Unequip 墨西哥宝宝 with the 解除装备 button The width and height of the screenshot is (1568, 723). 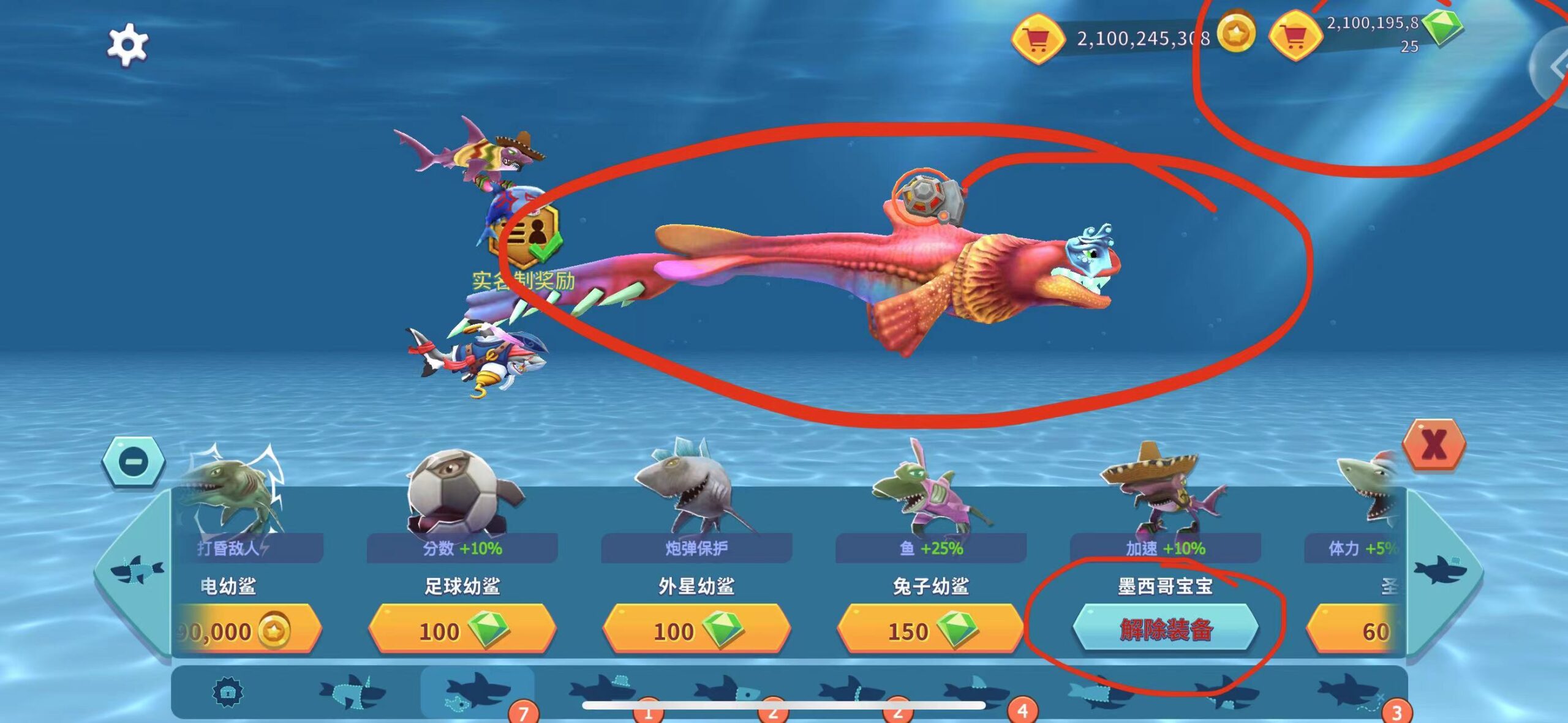click(1165, 629)
